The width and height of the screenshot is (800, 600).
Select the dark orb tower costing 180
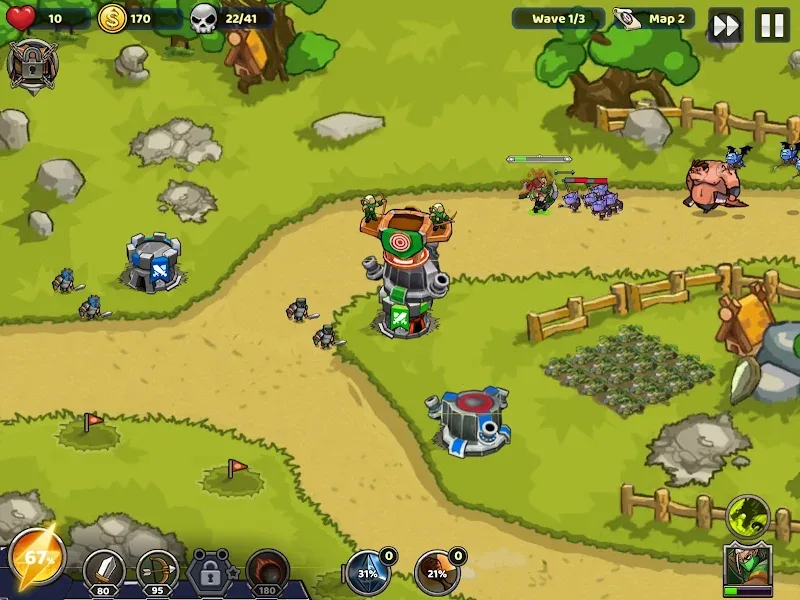click(x=267, y=572)
